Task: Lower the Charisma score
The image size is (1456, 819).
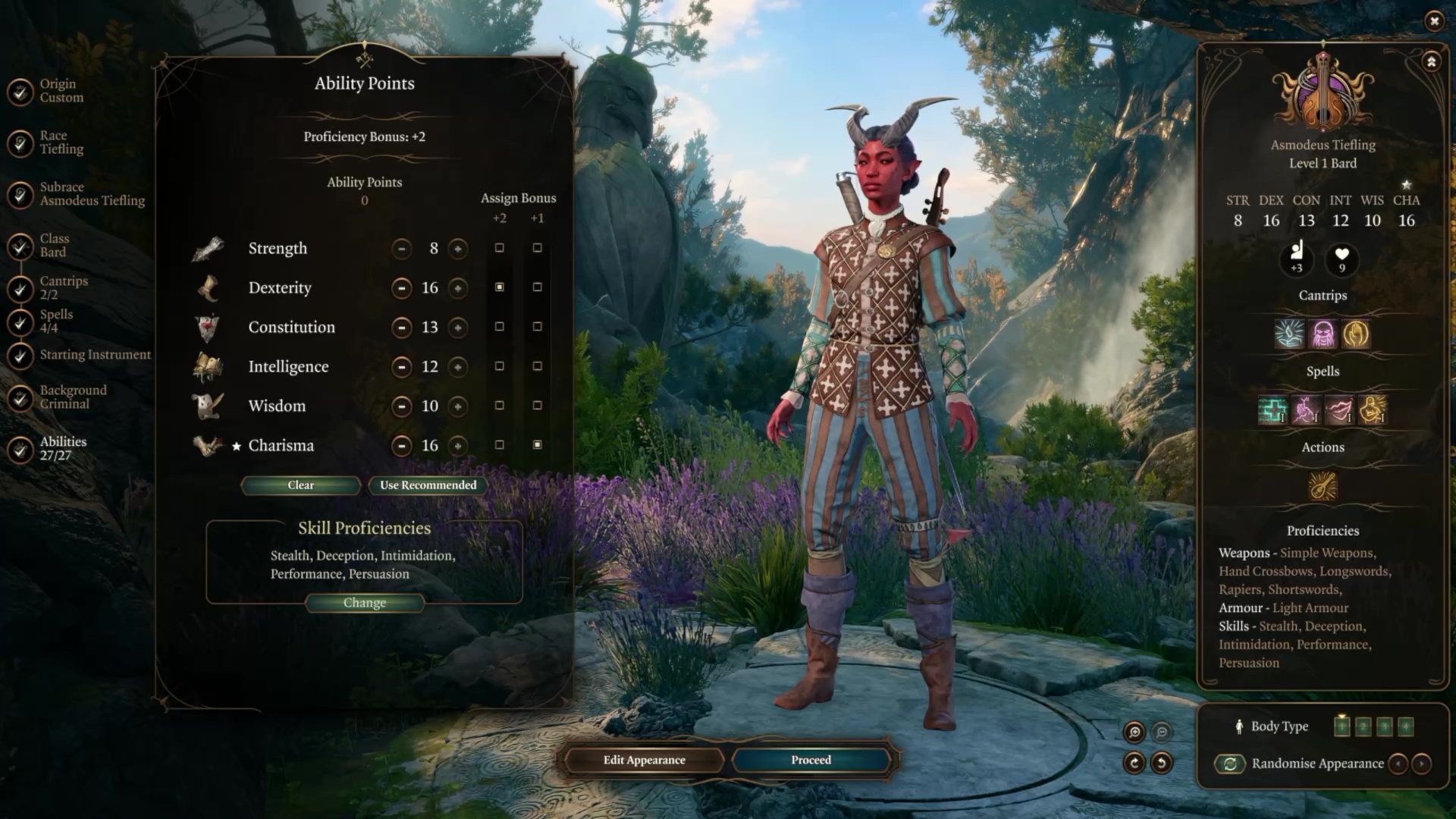Action: click(401, 446)
